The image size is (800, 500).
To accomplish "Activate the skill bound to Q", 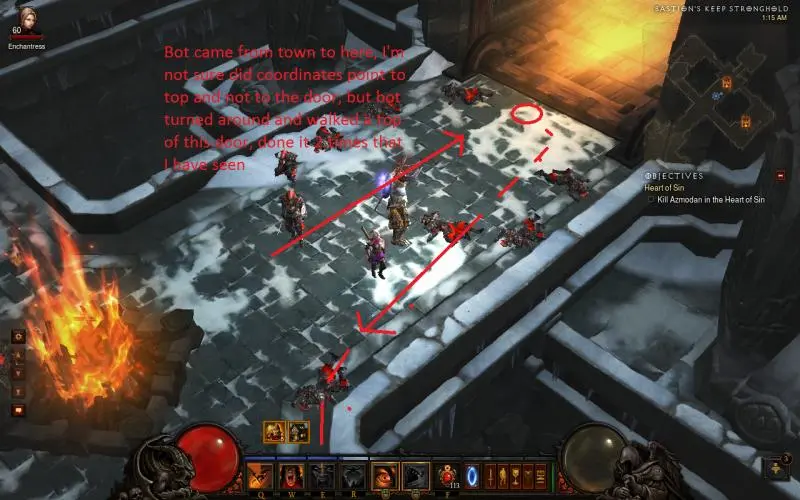I will pos(261,476).
